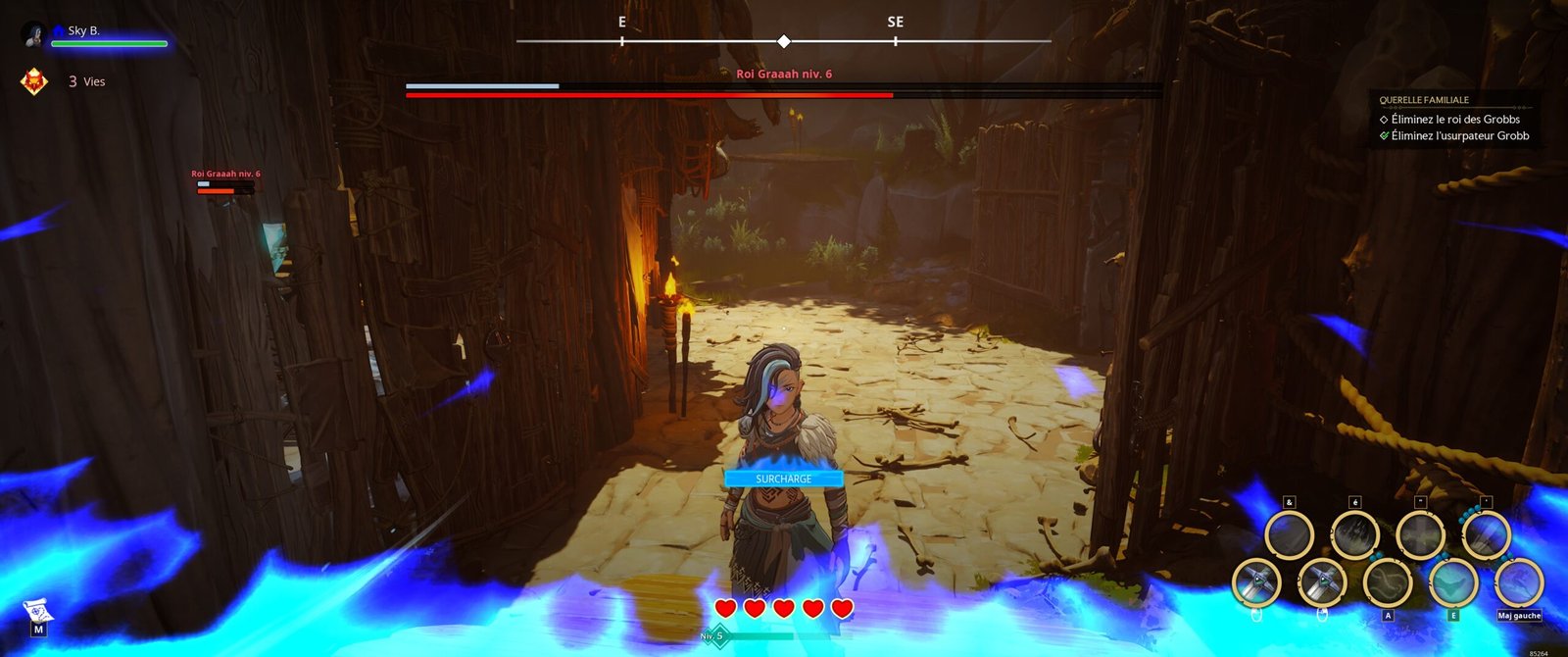Select the cross-shaped ability icon

pos(1420,535)
